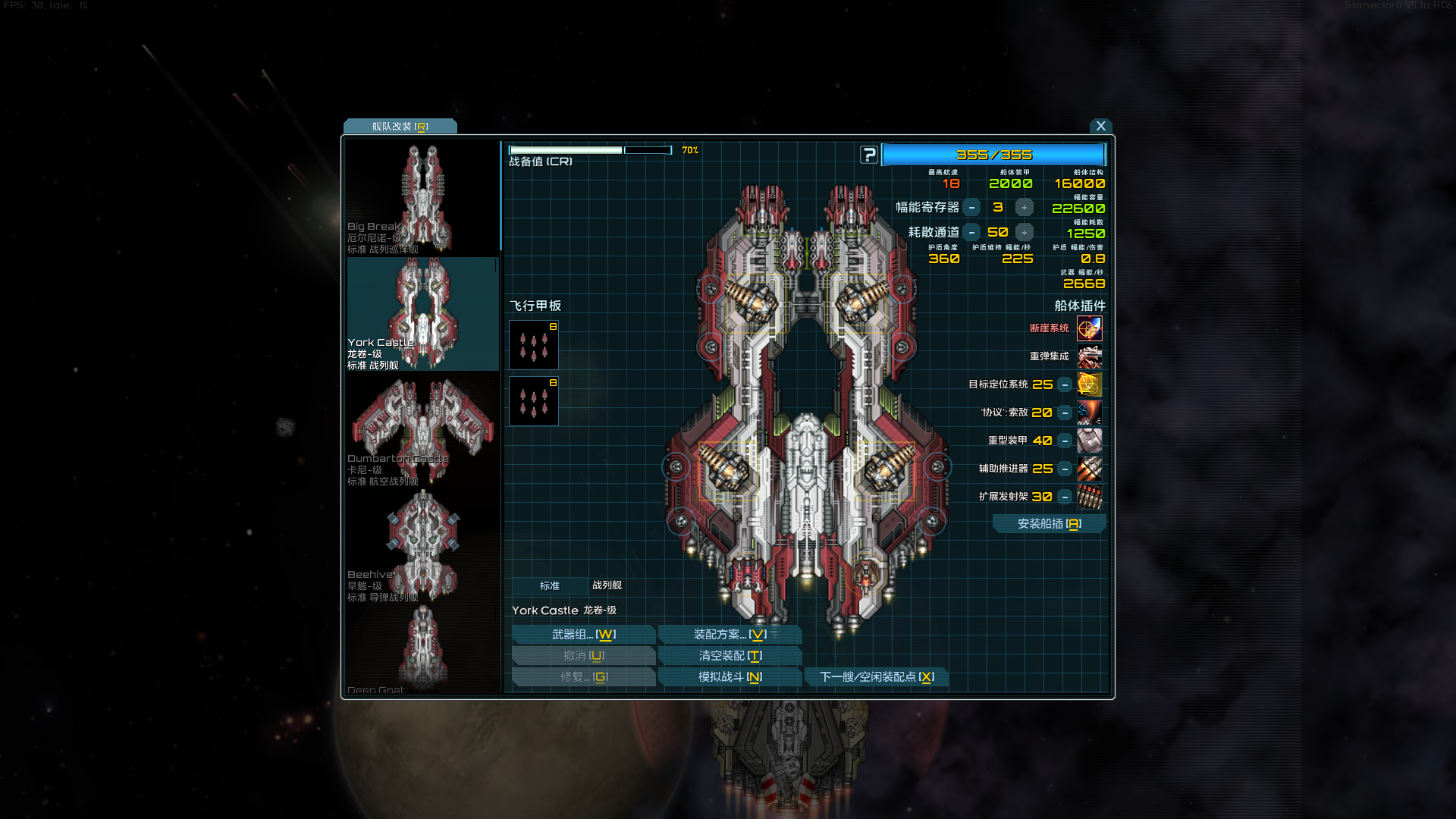The height and width of the screenshot is (819, 1456).
Task: Select the Beehive missile battleship
Action: [x=422, y=546]
